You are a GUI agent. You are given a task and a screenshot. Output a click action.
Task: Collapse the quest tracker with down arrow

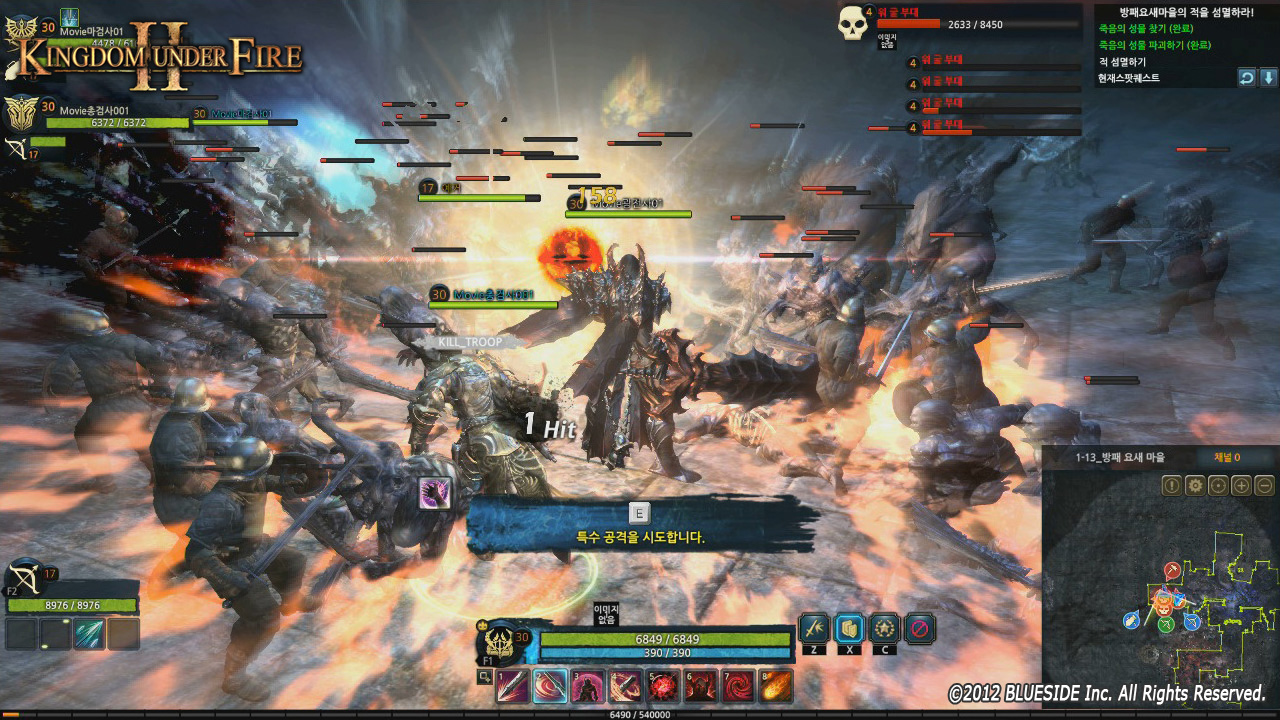(1268, 77)
